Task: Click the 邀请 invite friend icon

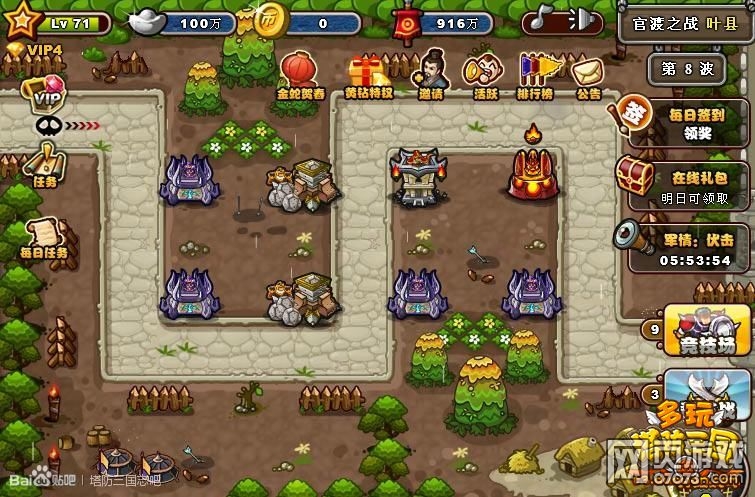Action: (x=431, y=72)
